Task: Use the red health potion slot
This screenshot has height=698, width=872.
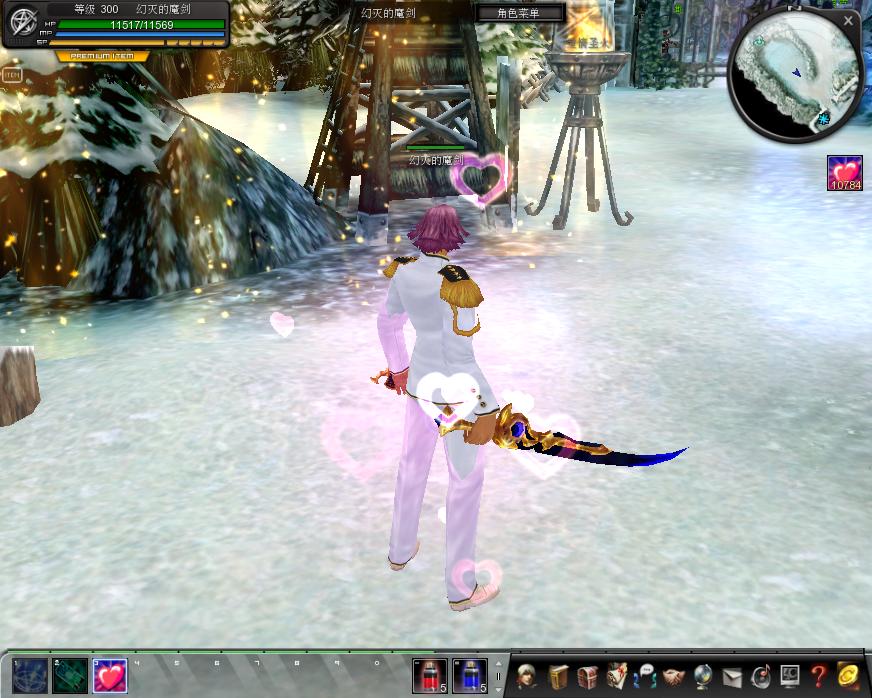Action: 430,676
